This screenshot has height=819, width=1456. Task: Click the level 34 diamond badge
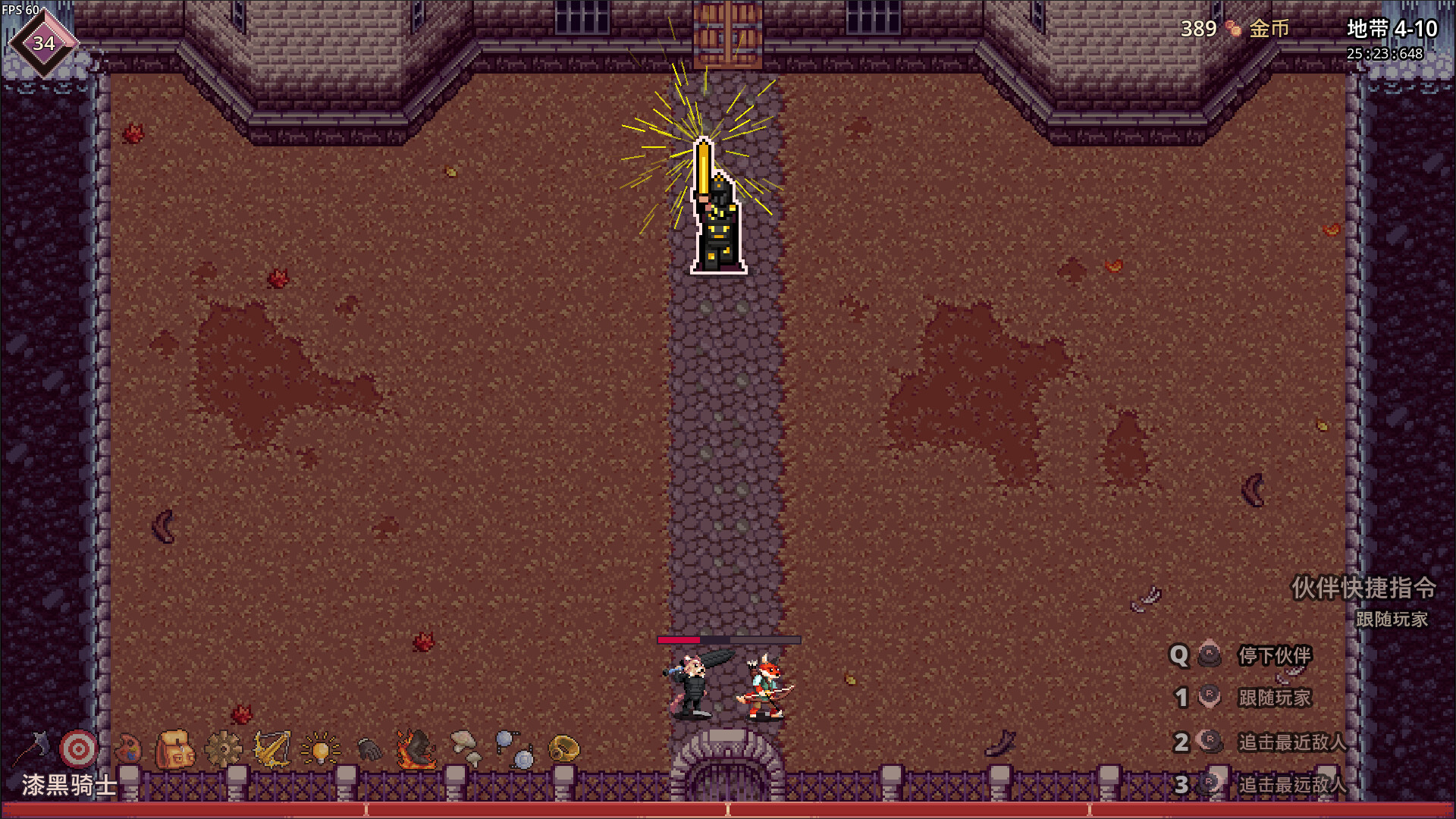coord(43,43)
